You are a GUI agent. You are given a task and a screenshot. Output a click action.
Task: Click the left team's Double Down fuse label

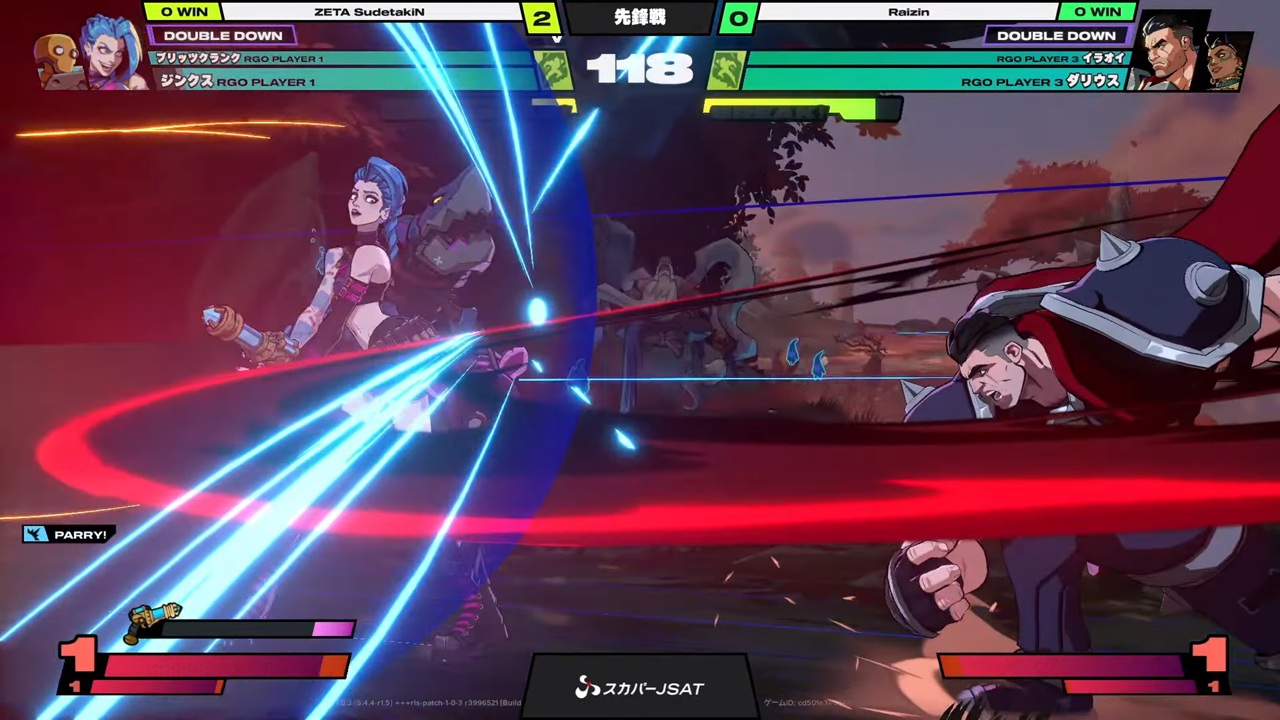222,35
